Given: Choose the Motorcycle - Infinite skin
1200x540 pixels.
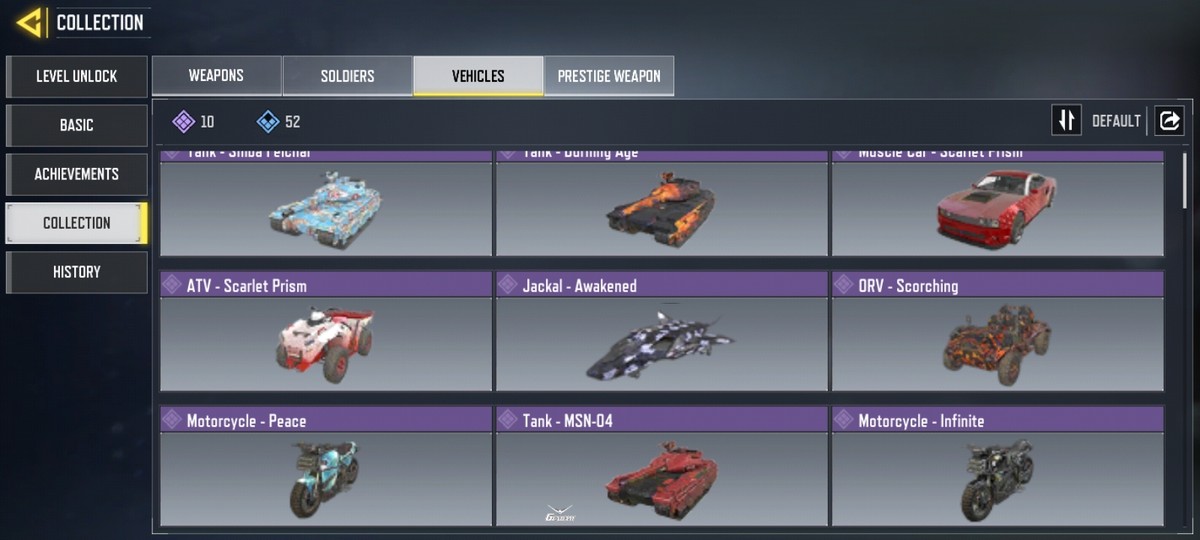Looking at the screenshot, I should pos(997,467).
